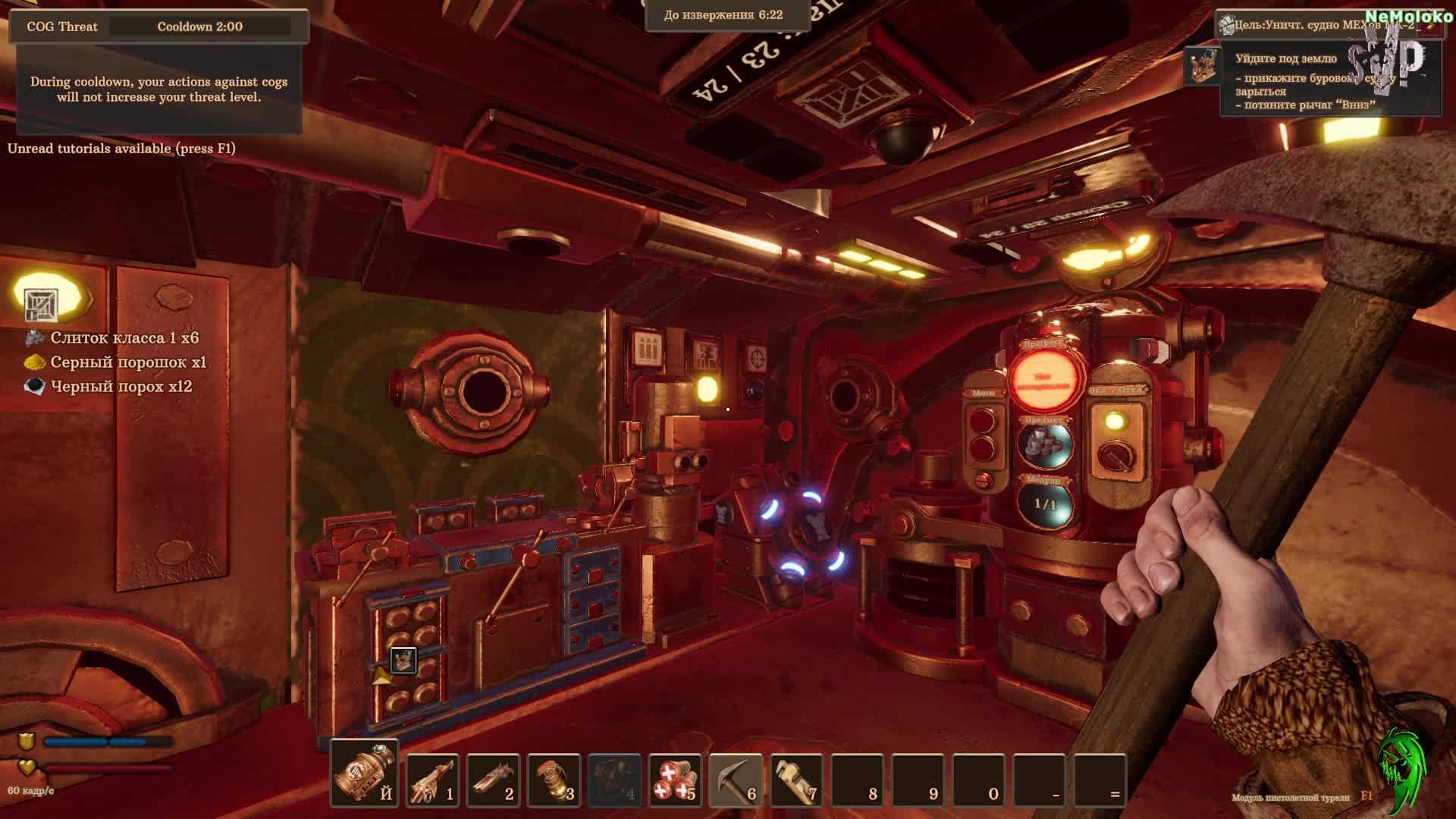Equip the pipe wrench in slot 7

pyautogui.click(x=796, y=780)
